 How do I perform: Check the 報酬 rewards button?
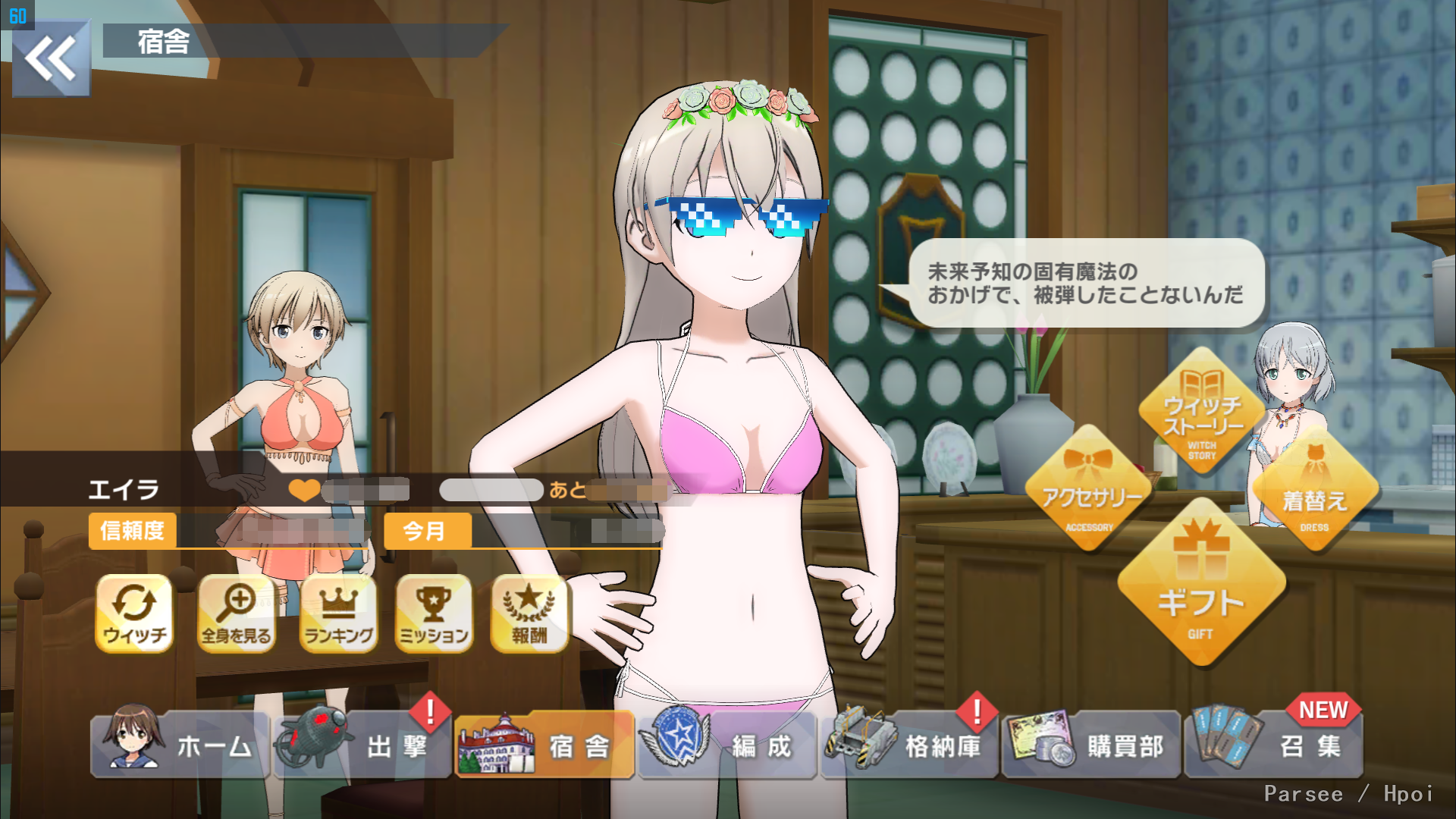[529, 613]
